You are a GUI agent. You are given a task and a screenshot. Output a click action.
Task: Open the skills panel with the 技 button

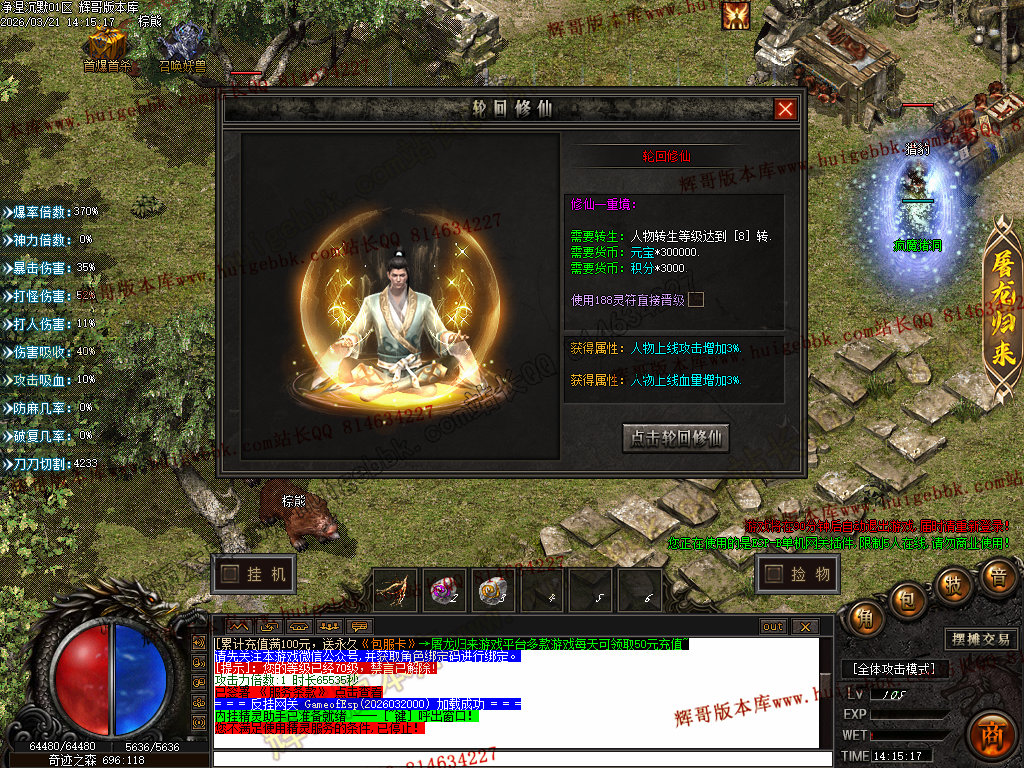point(954,583)
